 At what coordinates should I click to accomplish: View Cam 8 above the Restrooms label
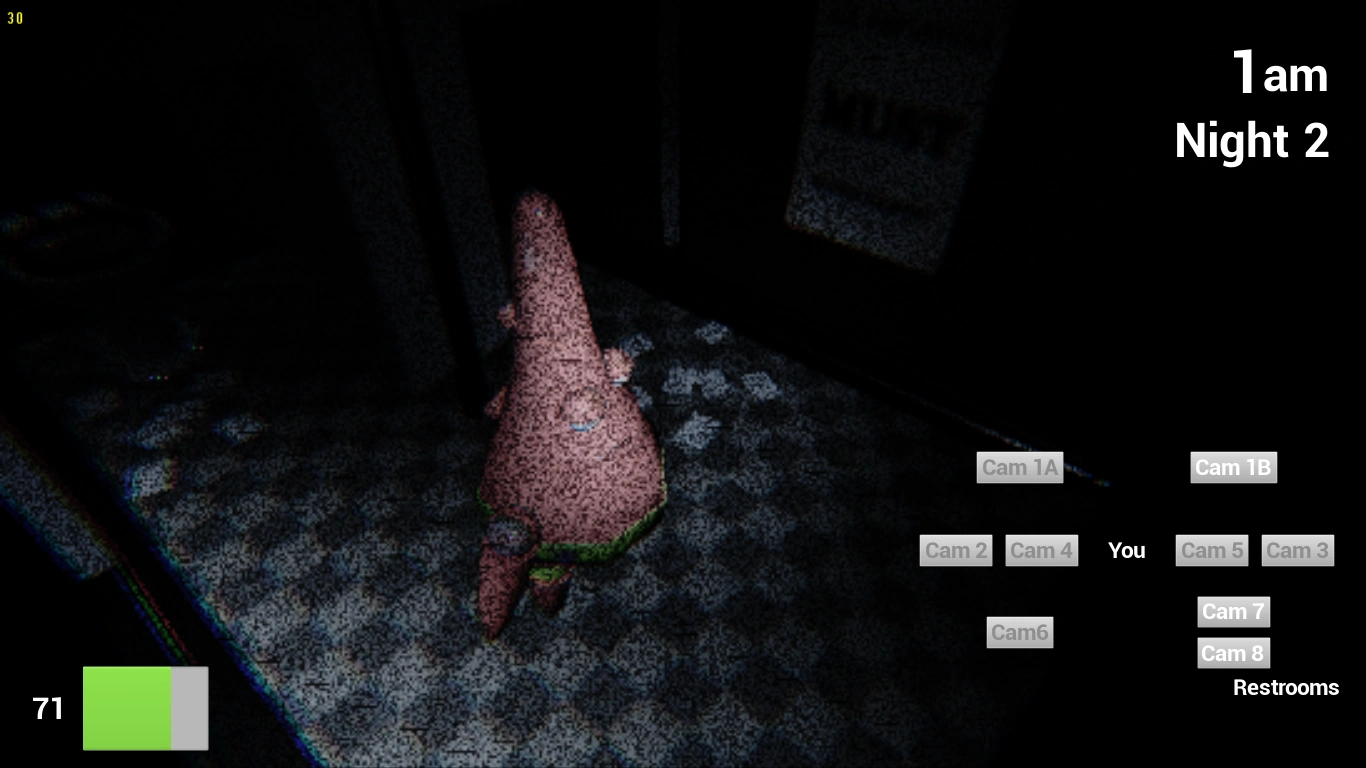click(1233, 653)
